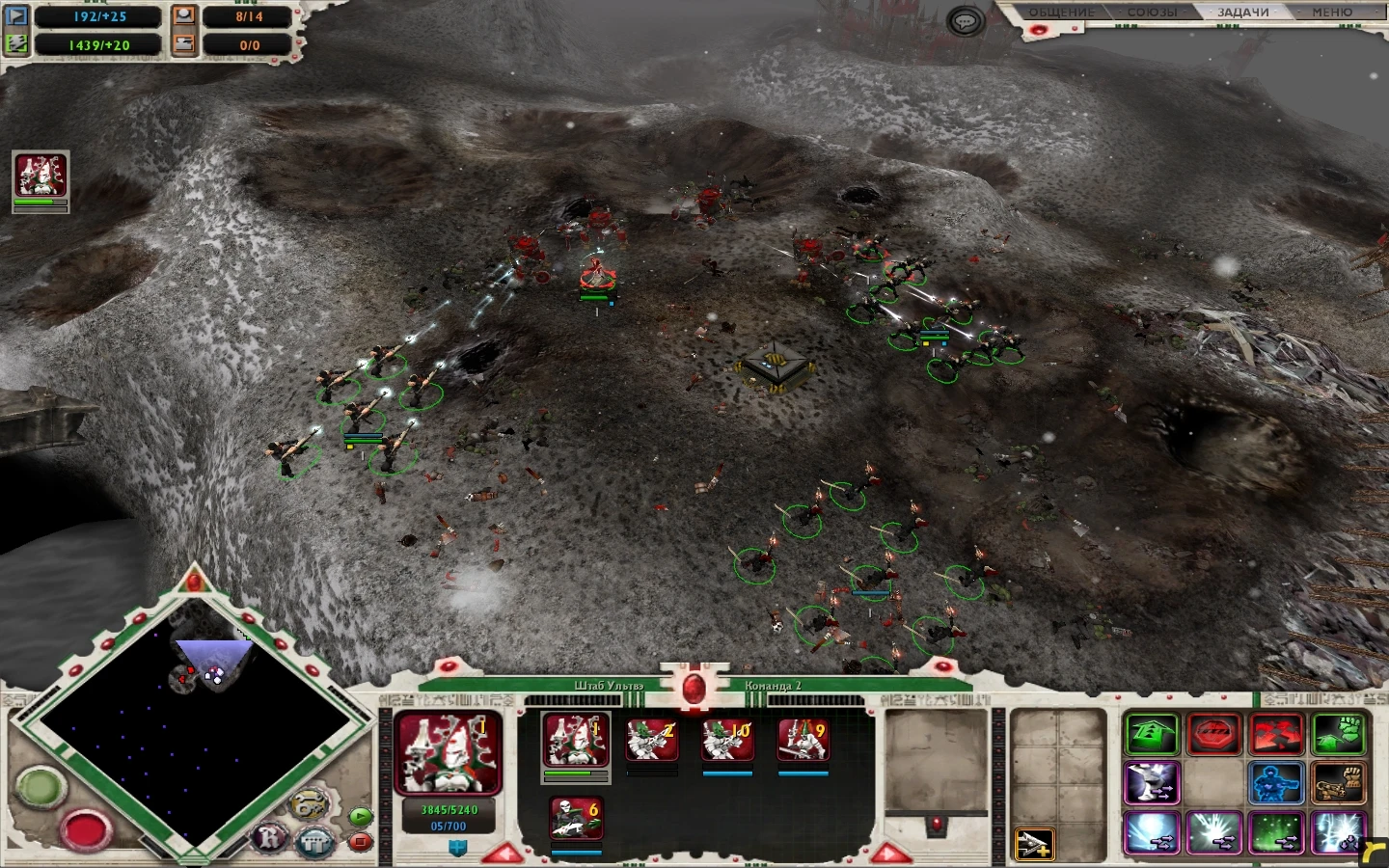Order the squad to retreat (red arrows icon)
Image resolution: width=1389 pixels, height=868 pixels.
[x=1276, y=733]
